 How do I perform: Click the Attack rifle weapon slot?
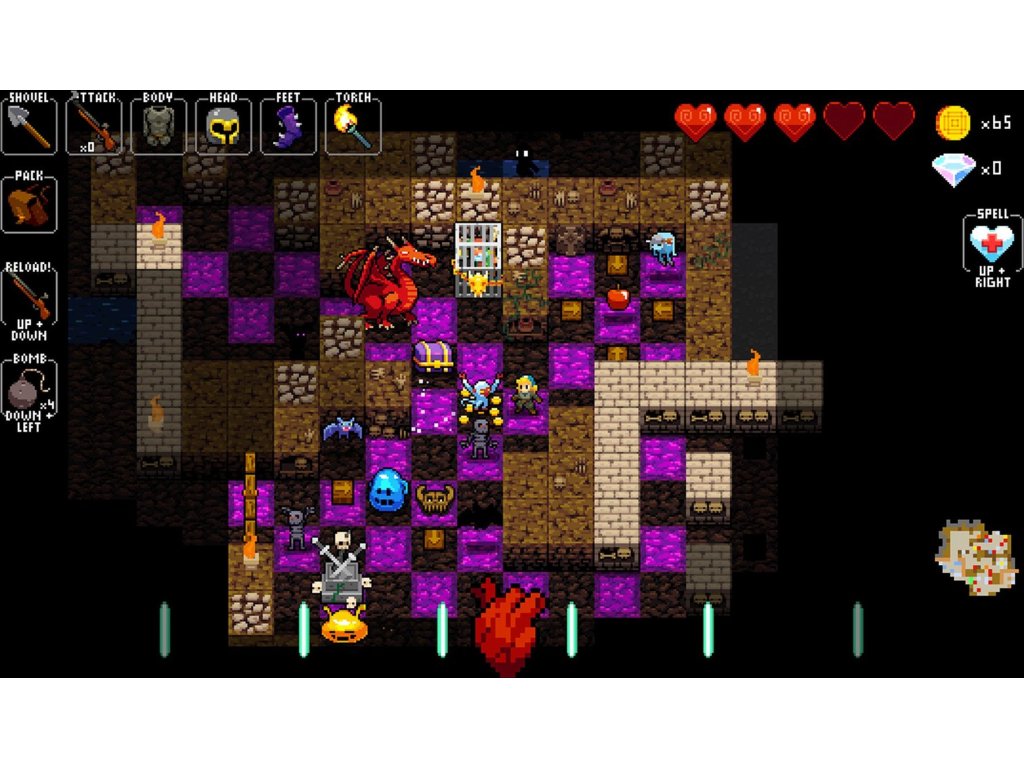(93, 125)
